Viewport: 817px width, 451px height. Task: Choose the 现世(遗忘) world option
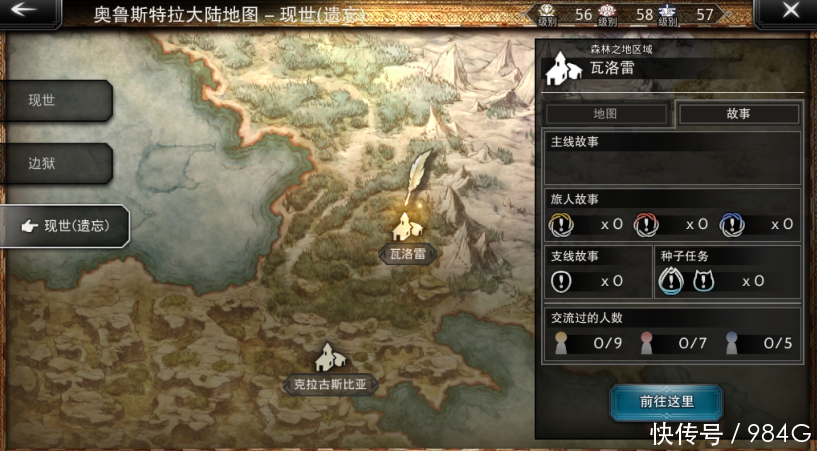coord(65,226)
